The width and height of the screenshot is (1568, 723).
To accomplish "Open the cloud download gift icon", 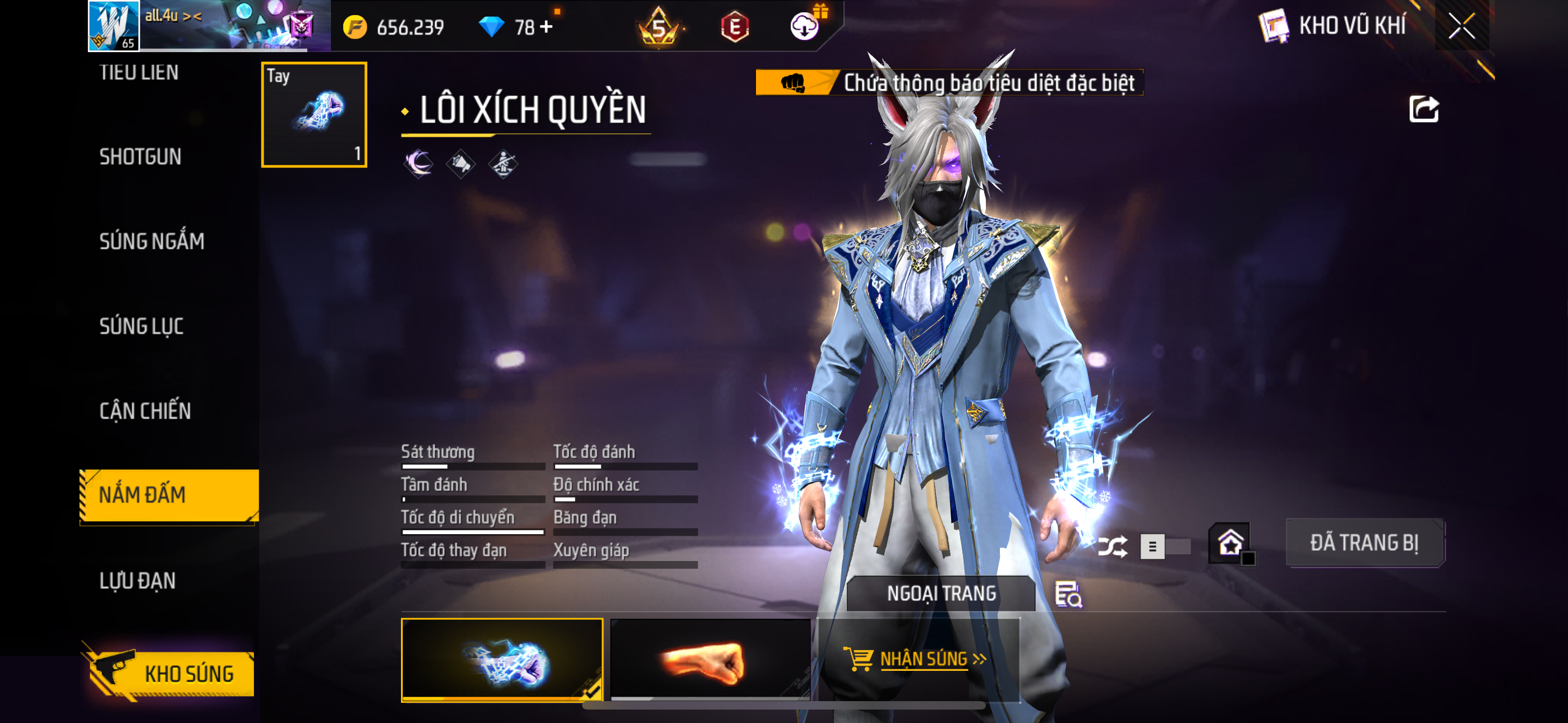I will point(805,26).
